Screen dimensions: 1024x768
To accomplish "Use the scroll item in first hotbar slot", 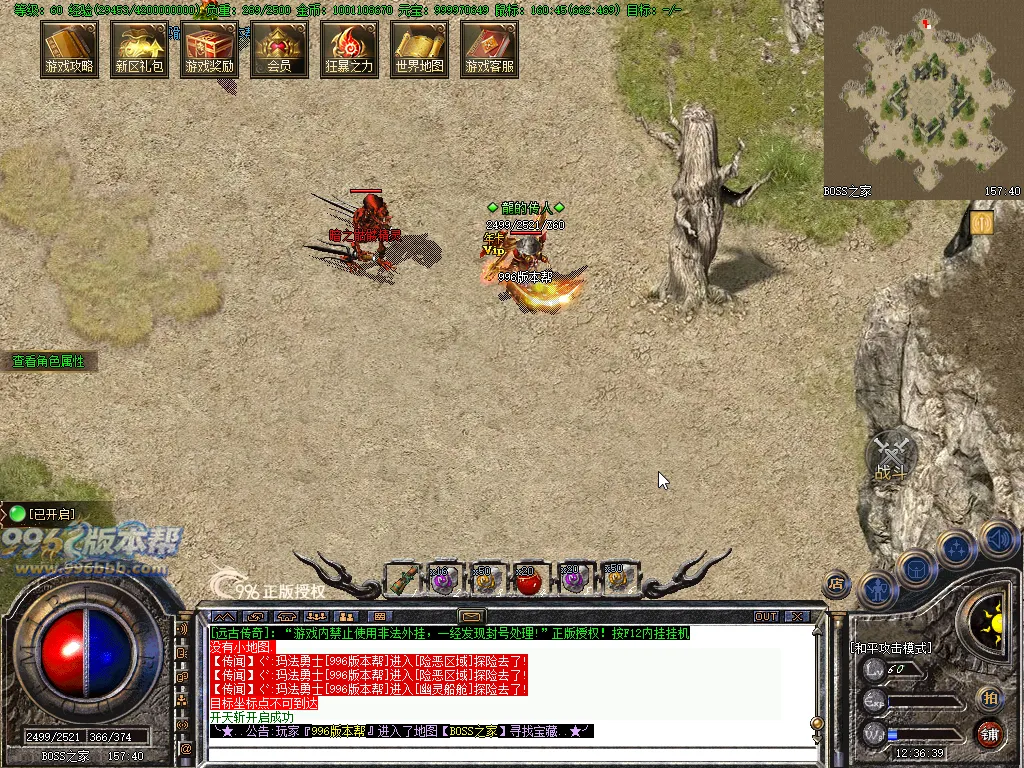I will tap(403, 578).
